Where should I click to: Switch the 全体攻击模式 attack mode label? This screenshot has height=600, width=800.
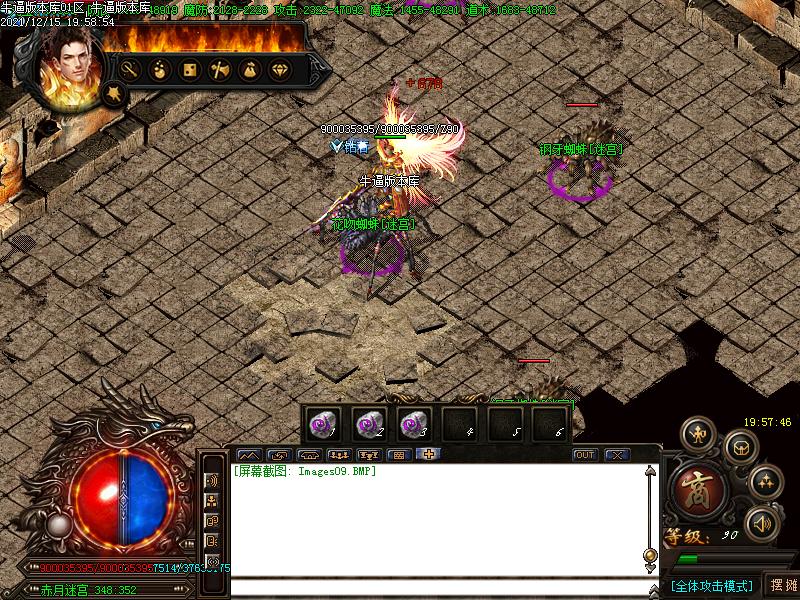pos(712,585)
